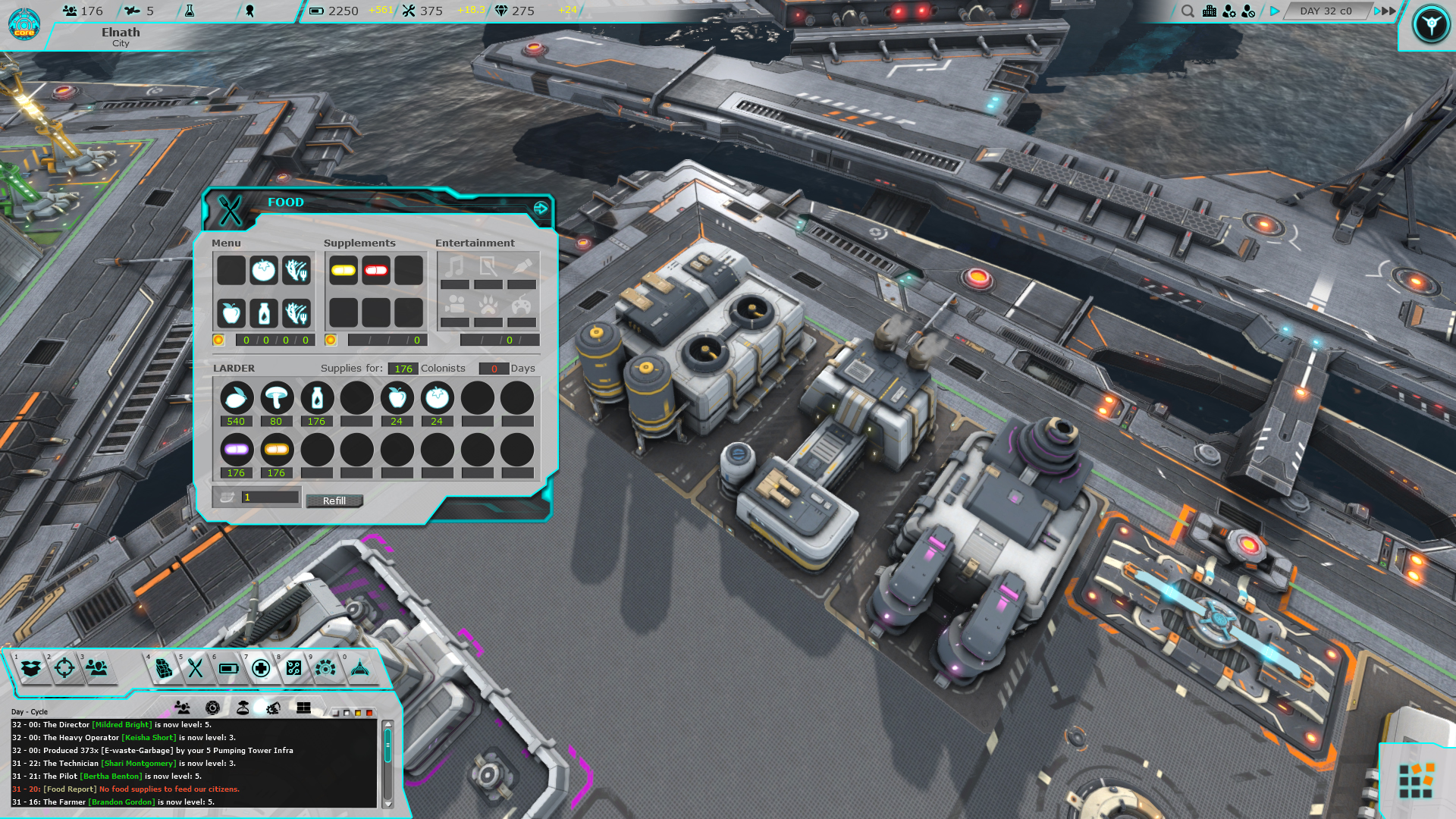The height and width of the screenshot is (819, 1456).
Task: Toggle the red supplement pill
Action: coord(375,269)
